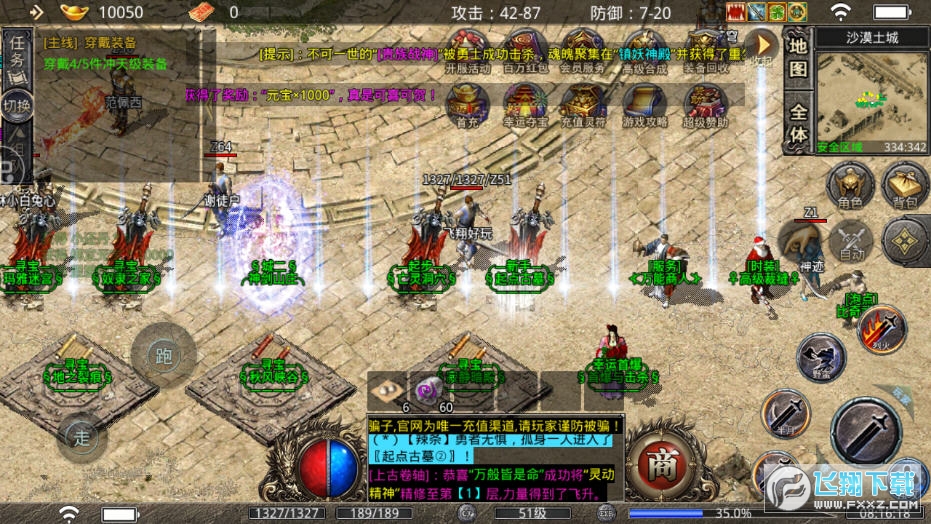Open the 游戏攻略 game guide scroll
Image resolution: width=931 pixels, height=524 pixels.
pos(644,102)
